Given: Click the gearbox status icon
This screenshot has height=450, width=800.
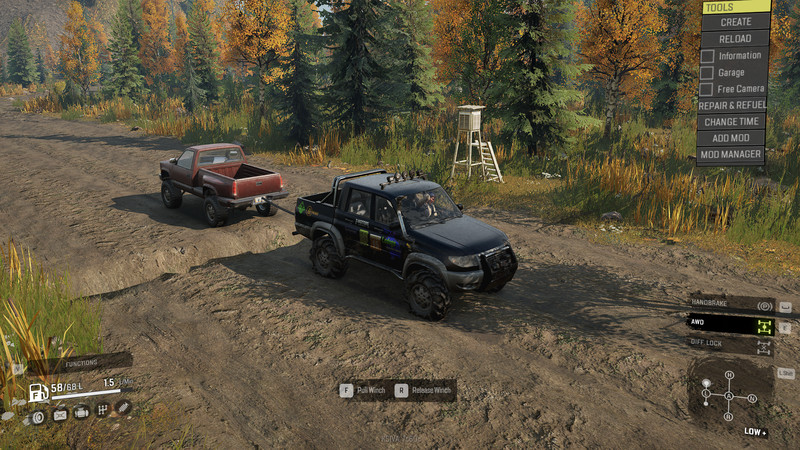Looking at the screenshot, I should pos(102,410).
